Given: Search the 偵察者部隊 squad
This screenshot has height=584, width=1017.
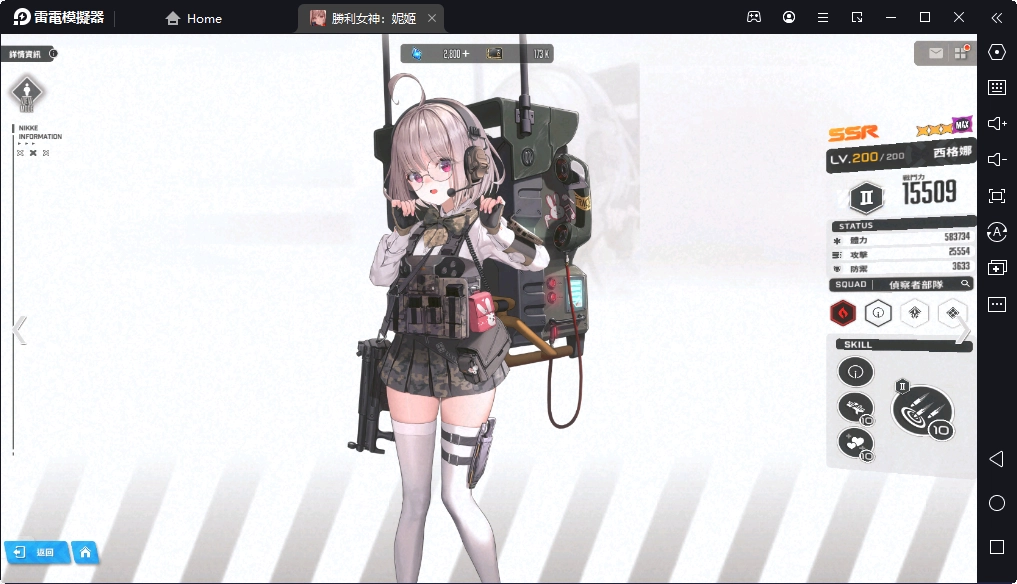Looking at the screenshot, I should [966, 284].
